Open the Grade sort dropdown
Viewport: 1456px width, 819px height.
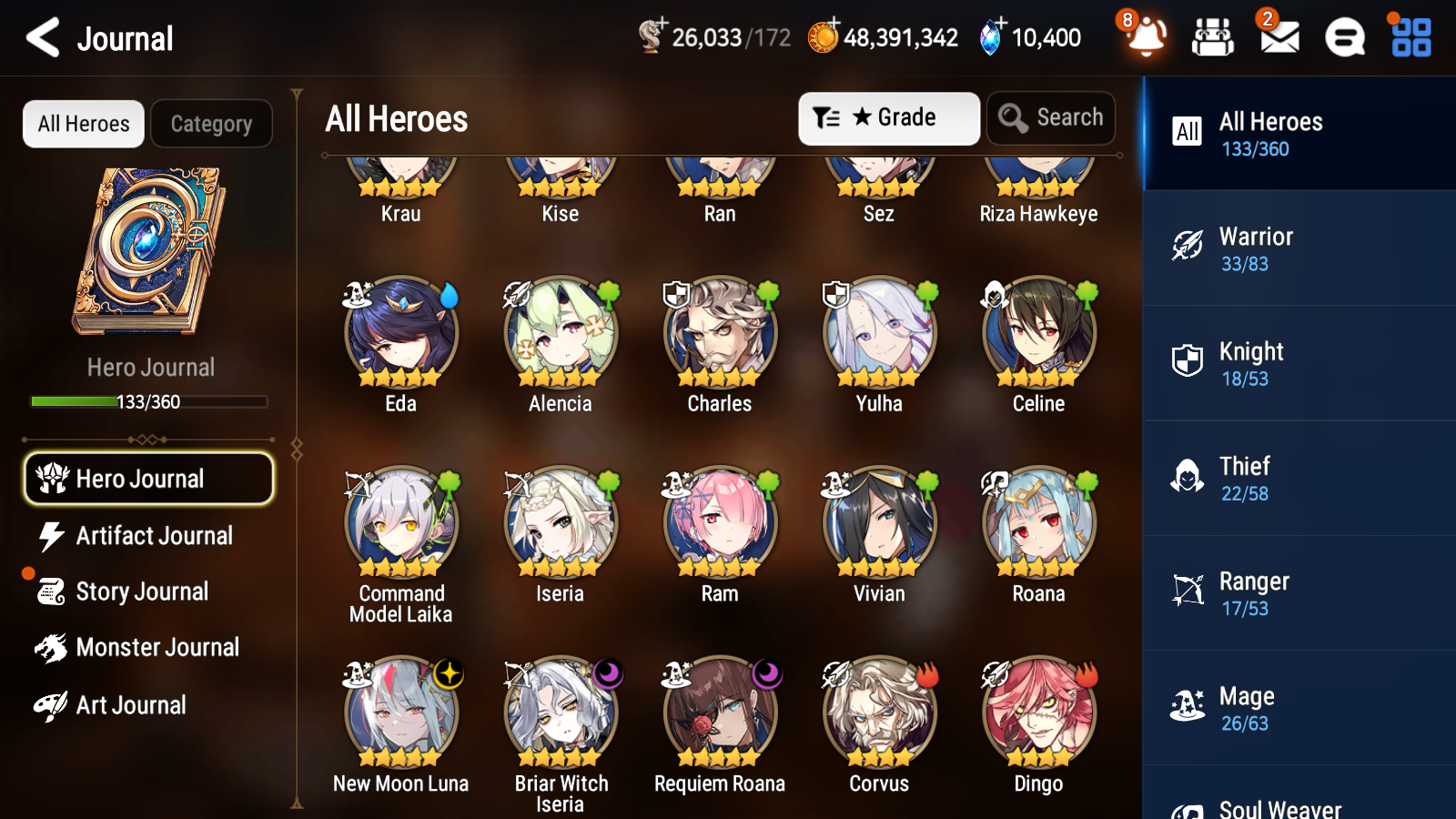tap(888, 117)
